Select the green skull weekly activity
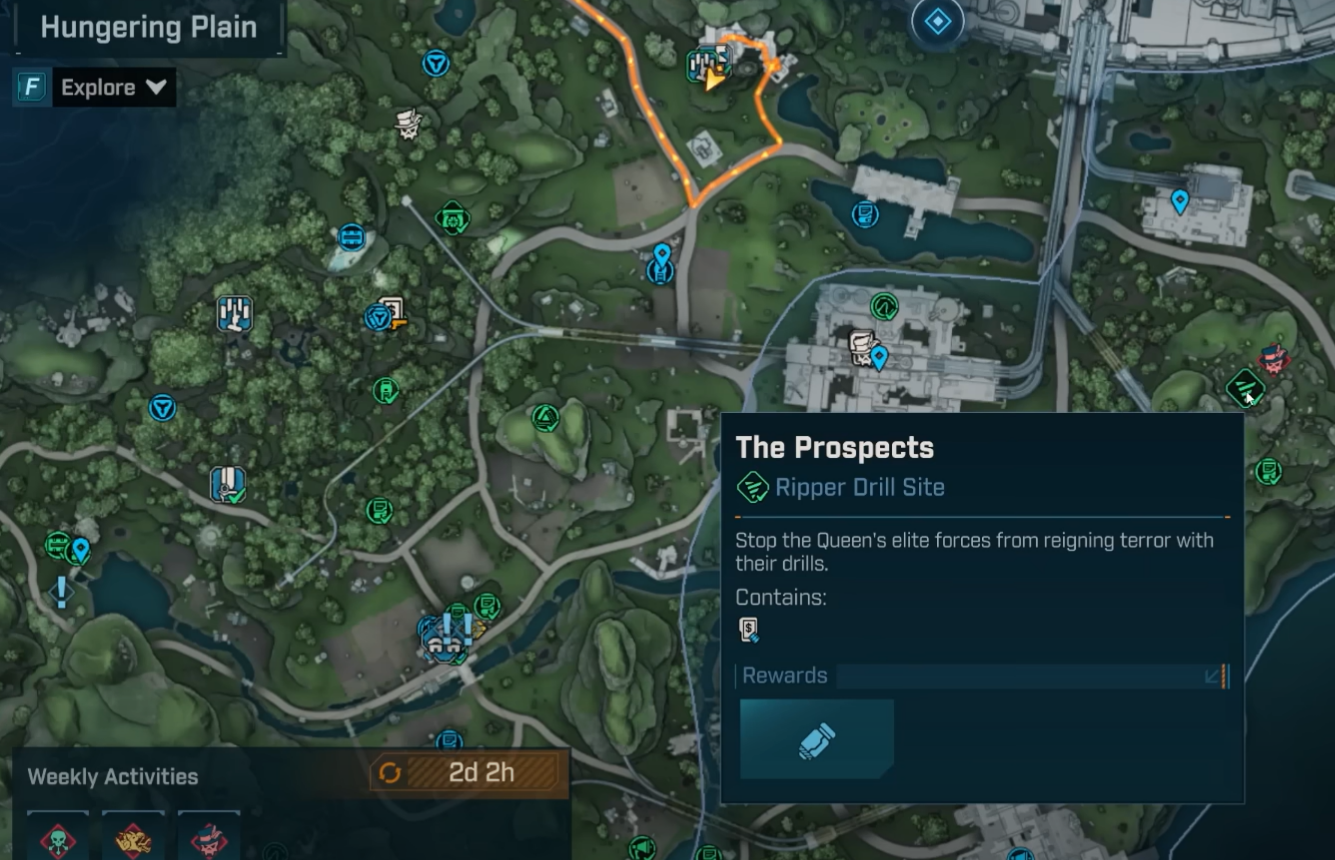Image resolution: width=1335 pixels, height=860 pixels. (x=58, y=838)
